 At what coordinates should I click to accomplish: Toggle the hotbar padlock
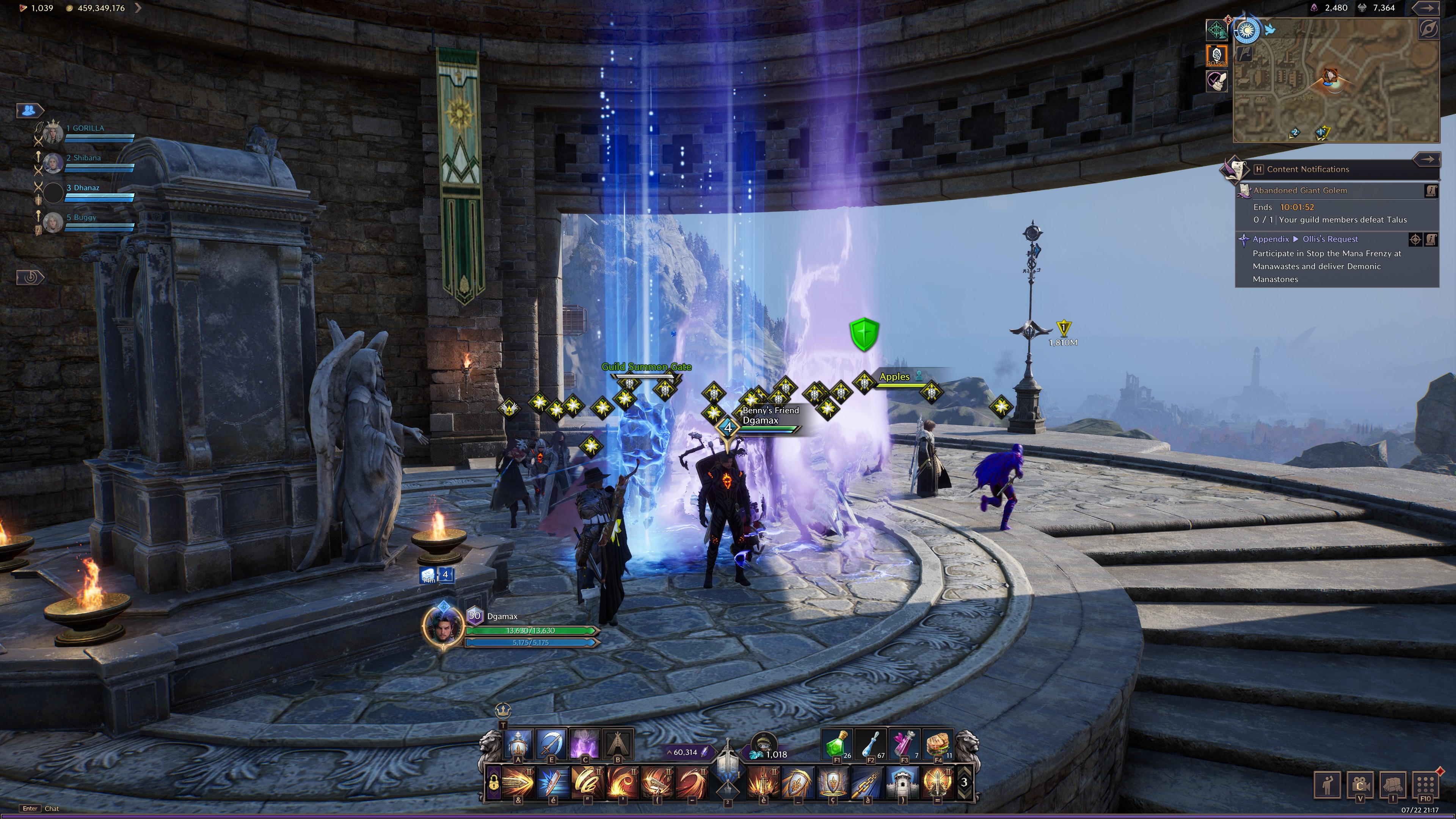coord(493,783)
